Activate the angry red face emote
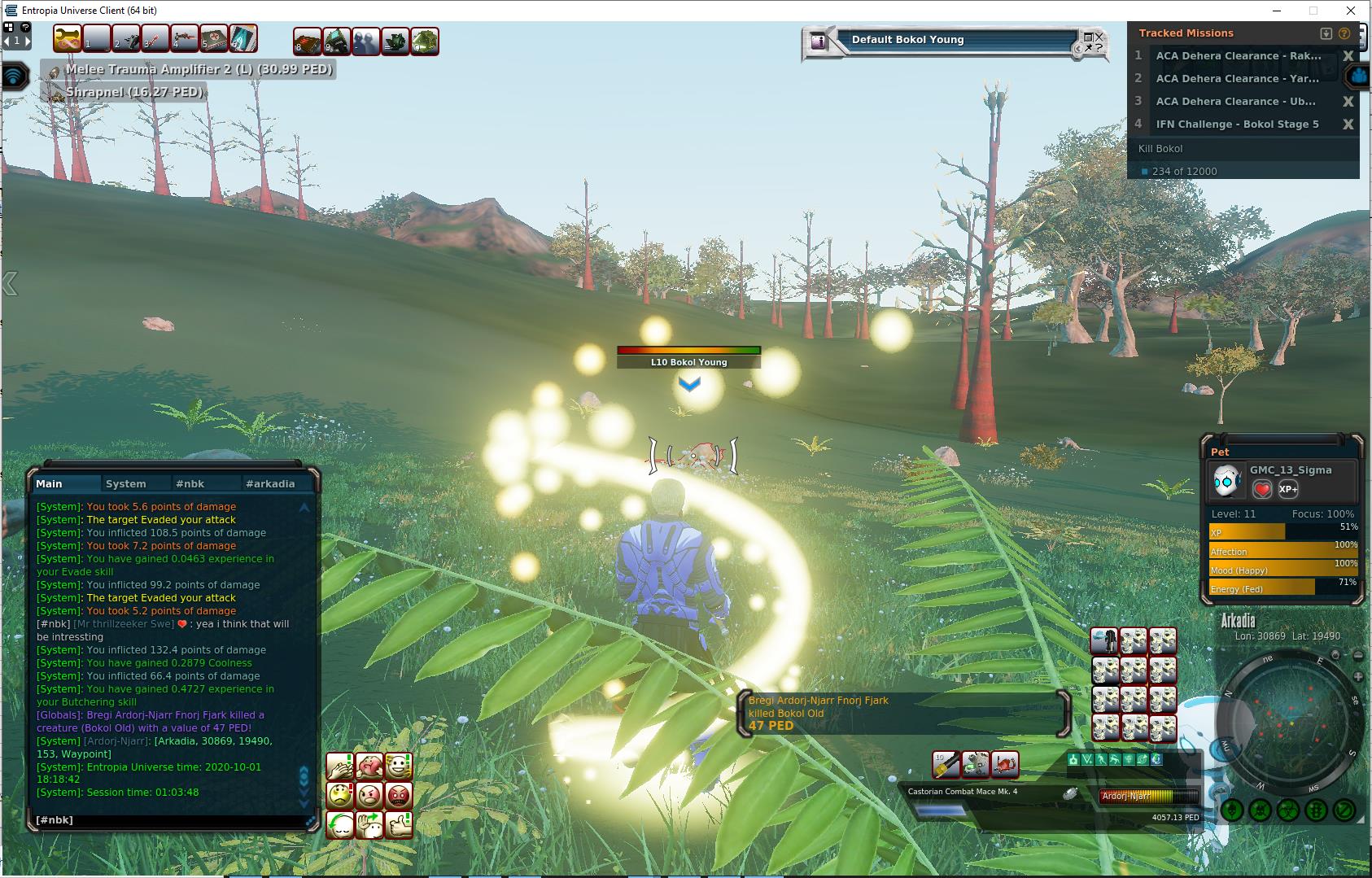 pos(399,795)
